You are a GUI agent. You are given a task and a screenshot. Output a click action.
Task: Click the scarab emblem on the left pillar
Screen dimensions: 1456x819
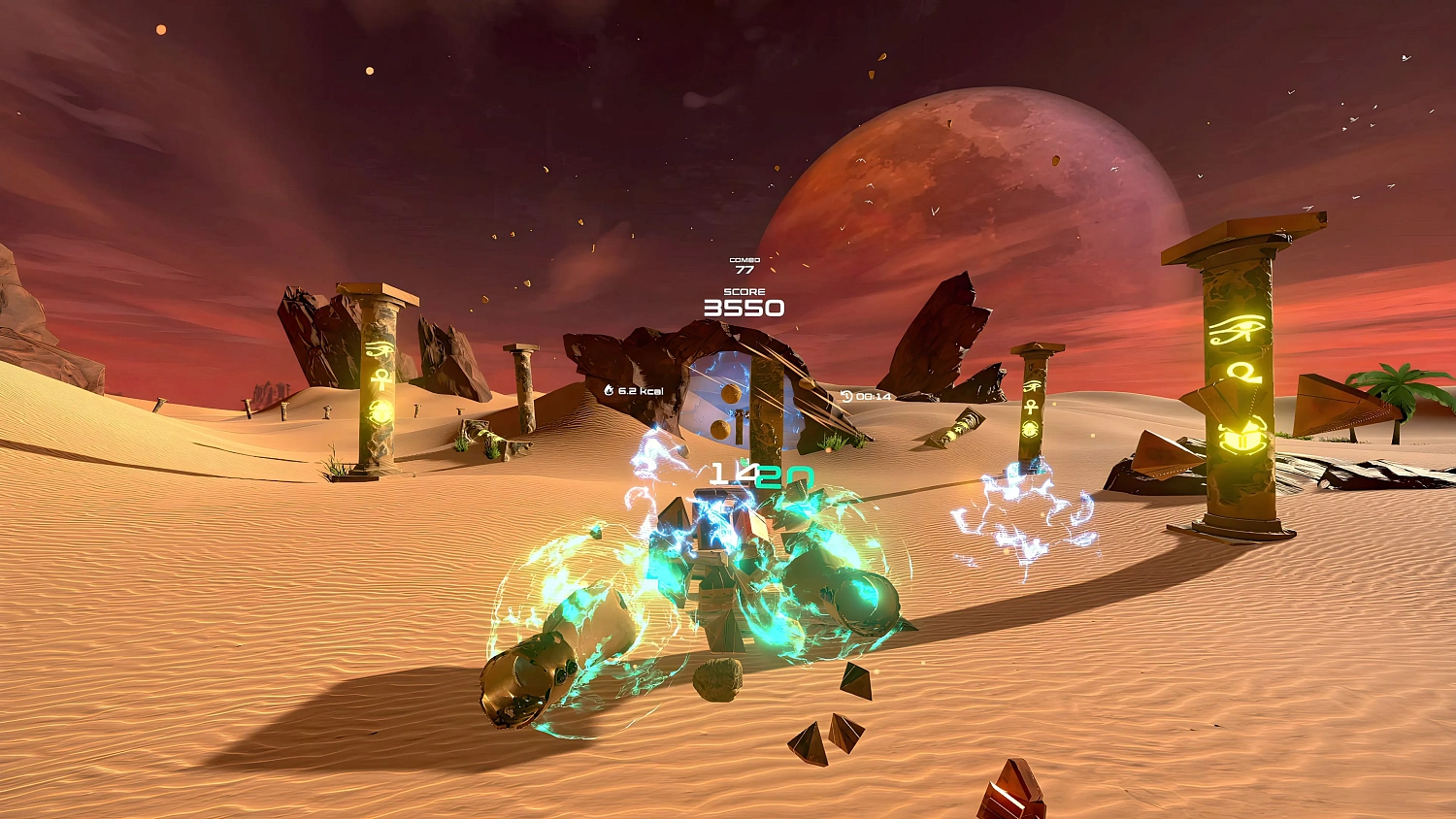pyautogui.click(x=381, y=410)
